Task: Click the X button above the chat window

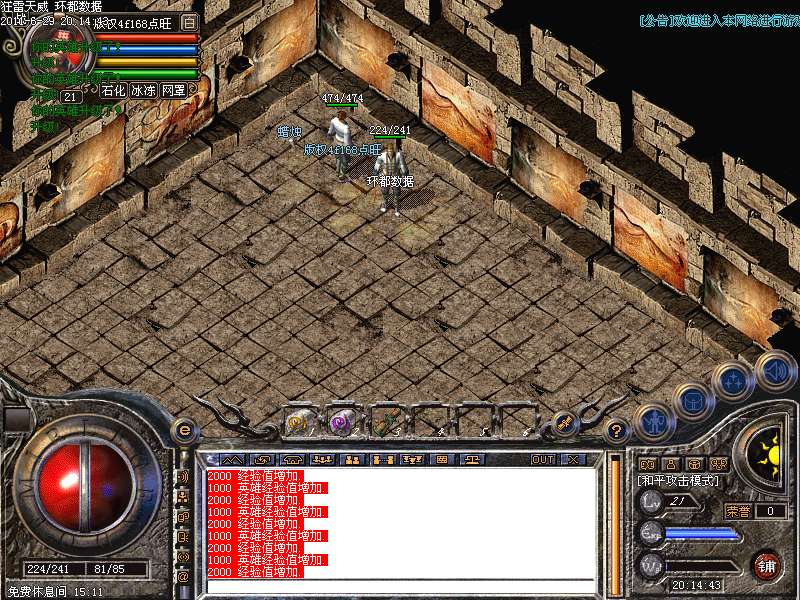Action: pyautogui.click(x=573, y=459)
